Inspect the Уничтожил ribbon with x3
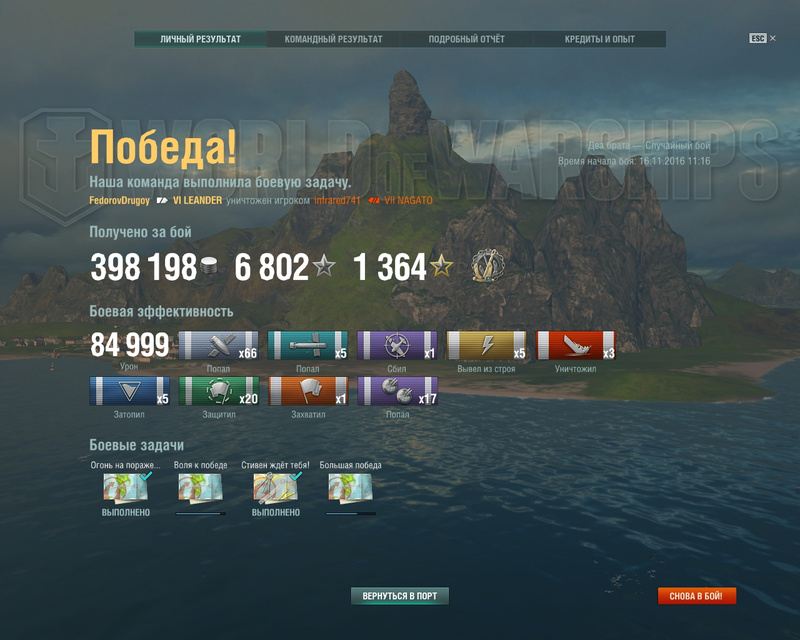 pyautogui.click(x=576, y=345)
